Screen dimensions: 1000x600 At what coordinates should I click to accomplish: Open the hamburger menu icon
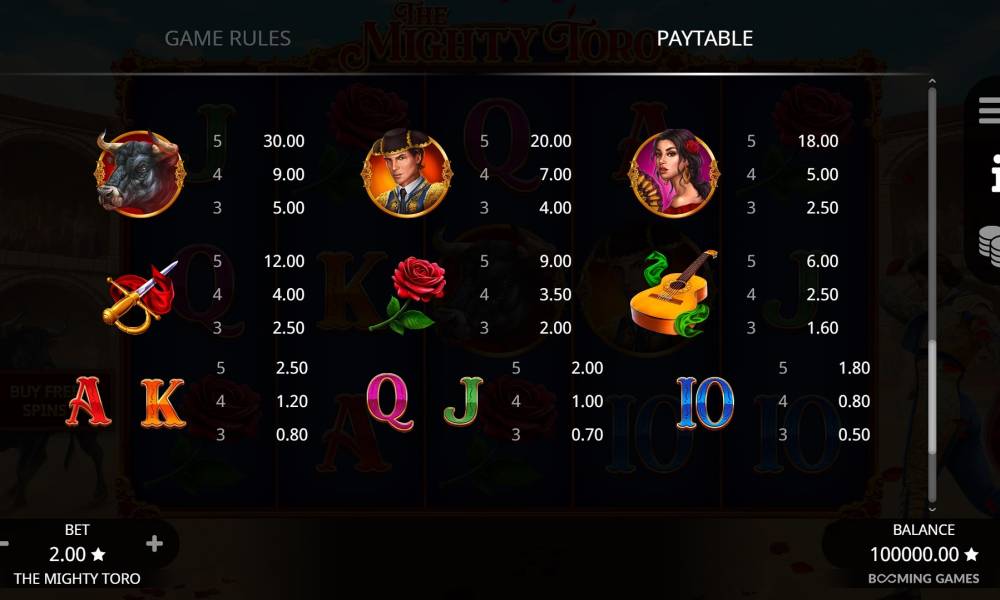point(989,111)
